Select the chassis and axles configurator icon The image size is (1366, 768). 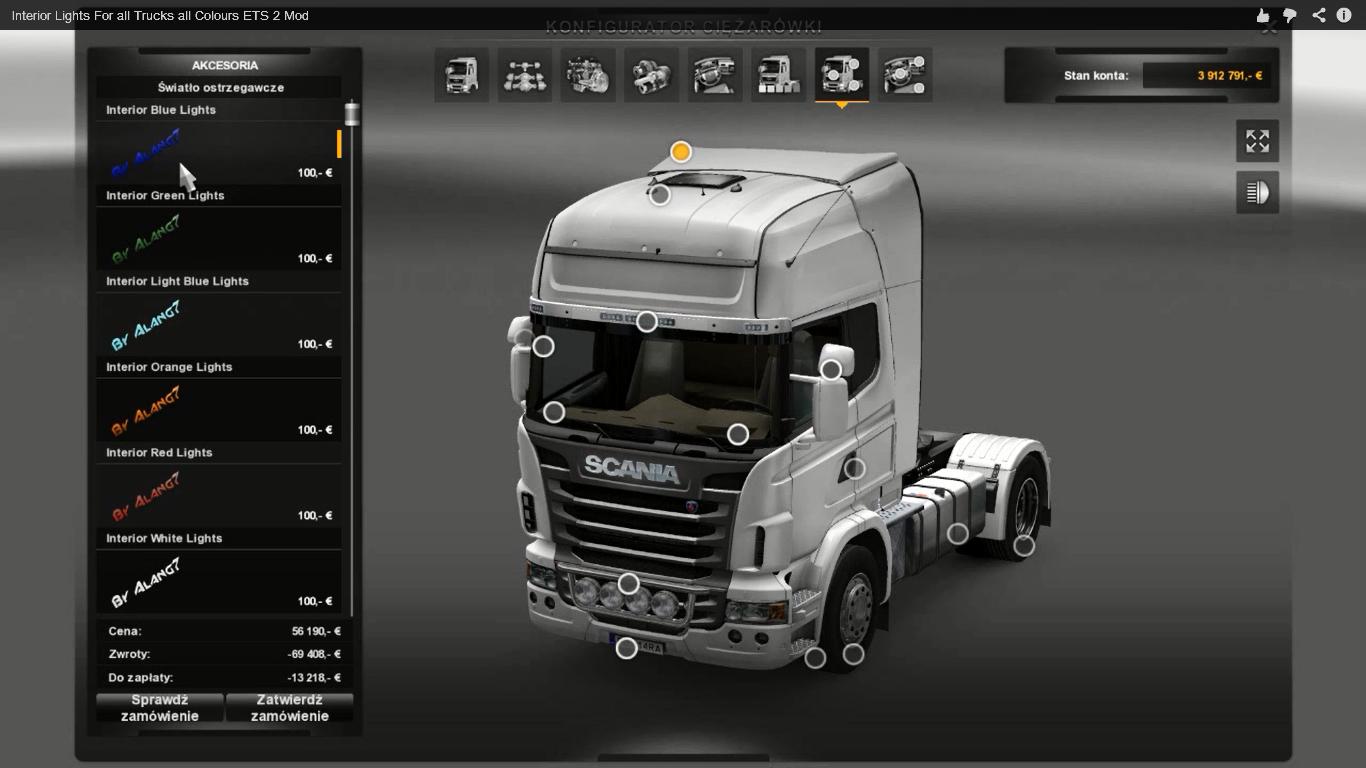(x=525, y=74)
